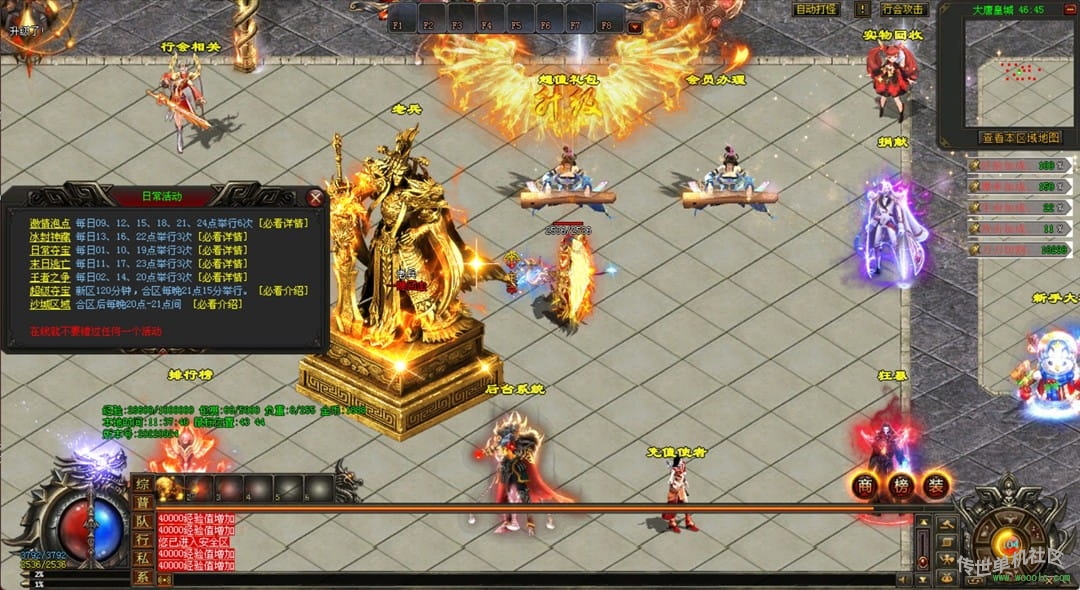Switch to the 私 private chat tab
Image resolution: width=1080 pixels, height=590 pixels.
142,560
